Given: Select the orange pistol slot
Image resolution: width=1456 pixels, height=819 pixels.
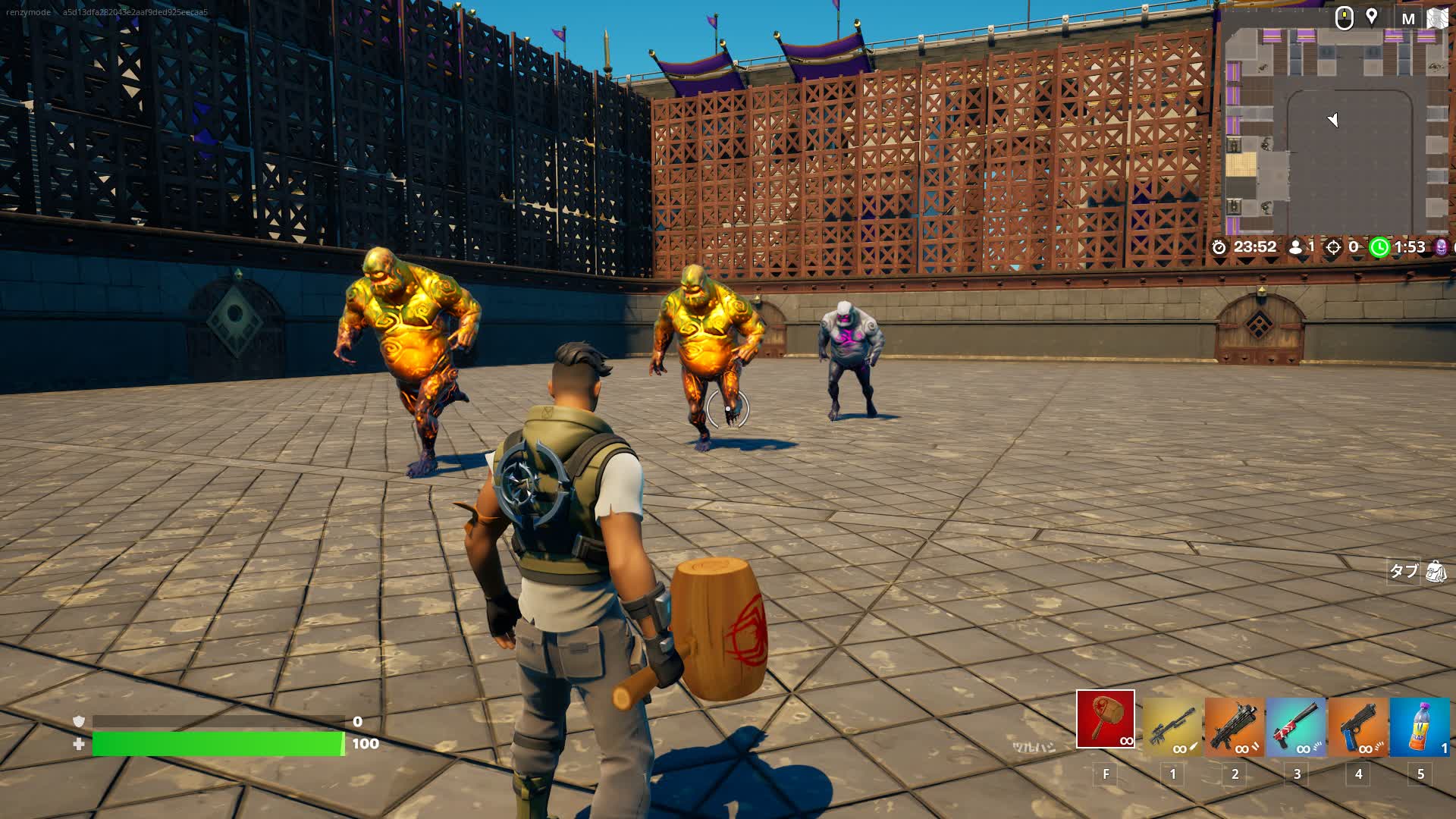Looking at the screenshot, I should [1358, 726].
